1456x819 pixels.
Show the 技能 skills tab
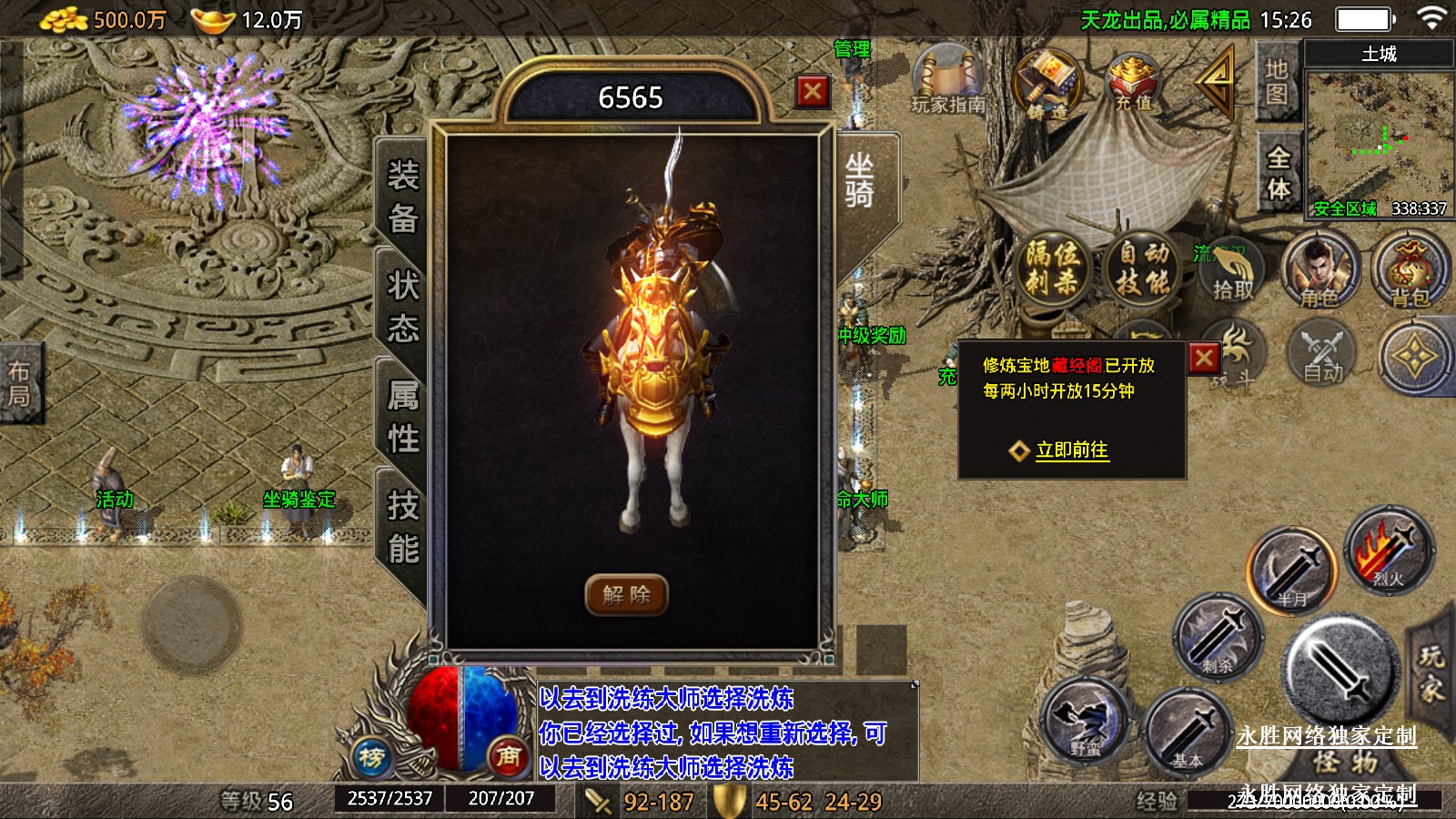(x=403, y=527)
